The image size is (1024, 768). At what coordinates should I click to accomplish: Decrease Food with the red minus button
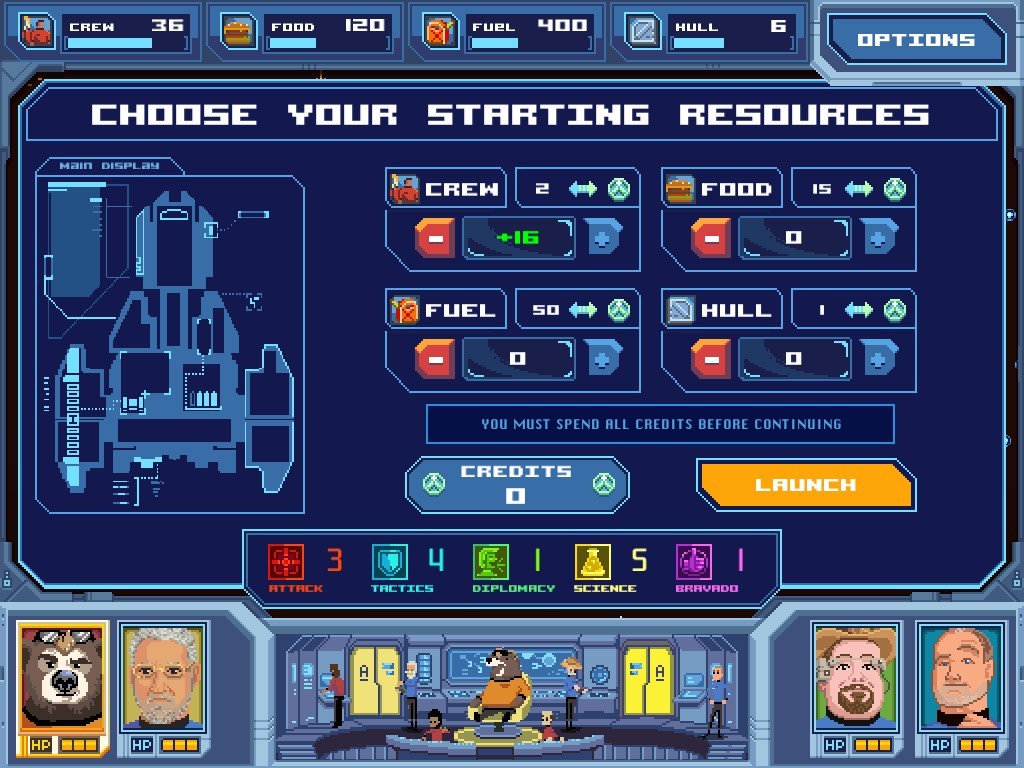(x=711, y=239)
